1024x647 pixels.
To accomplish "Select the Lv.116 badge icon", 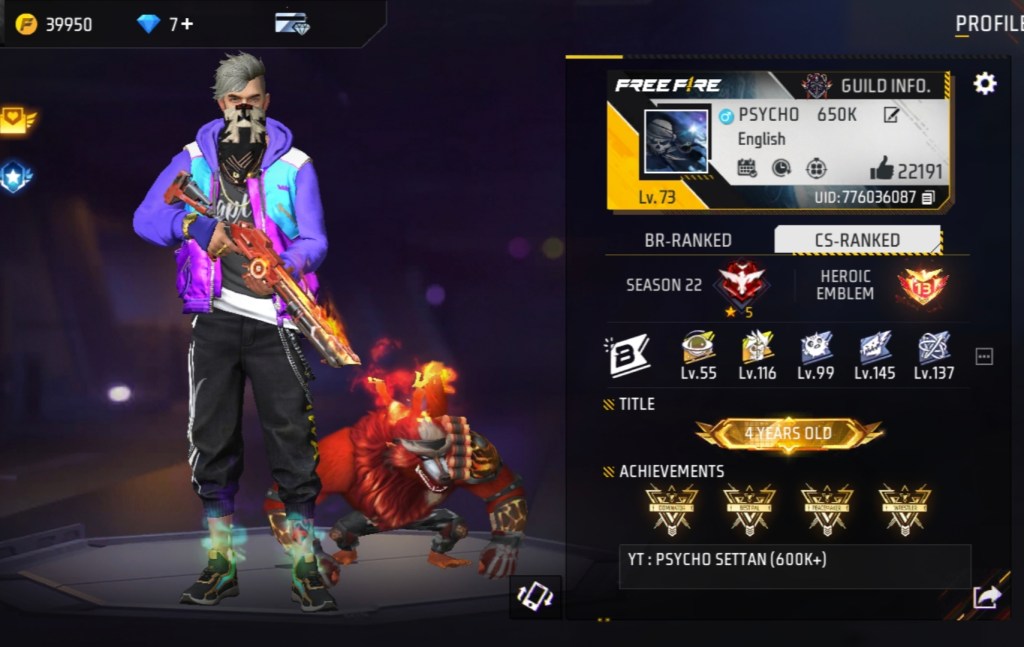I will click(x=757, y=349).
